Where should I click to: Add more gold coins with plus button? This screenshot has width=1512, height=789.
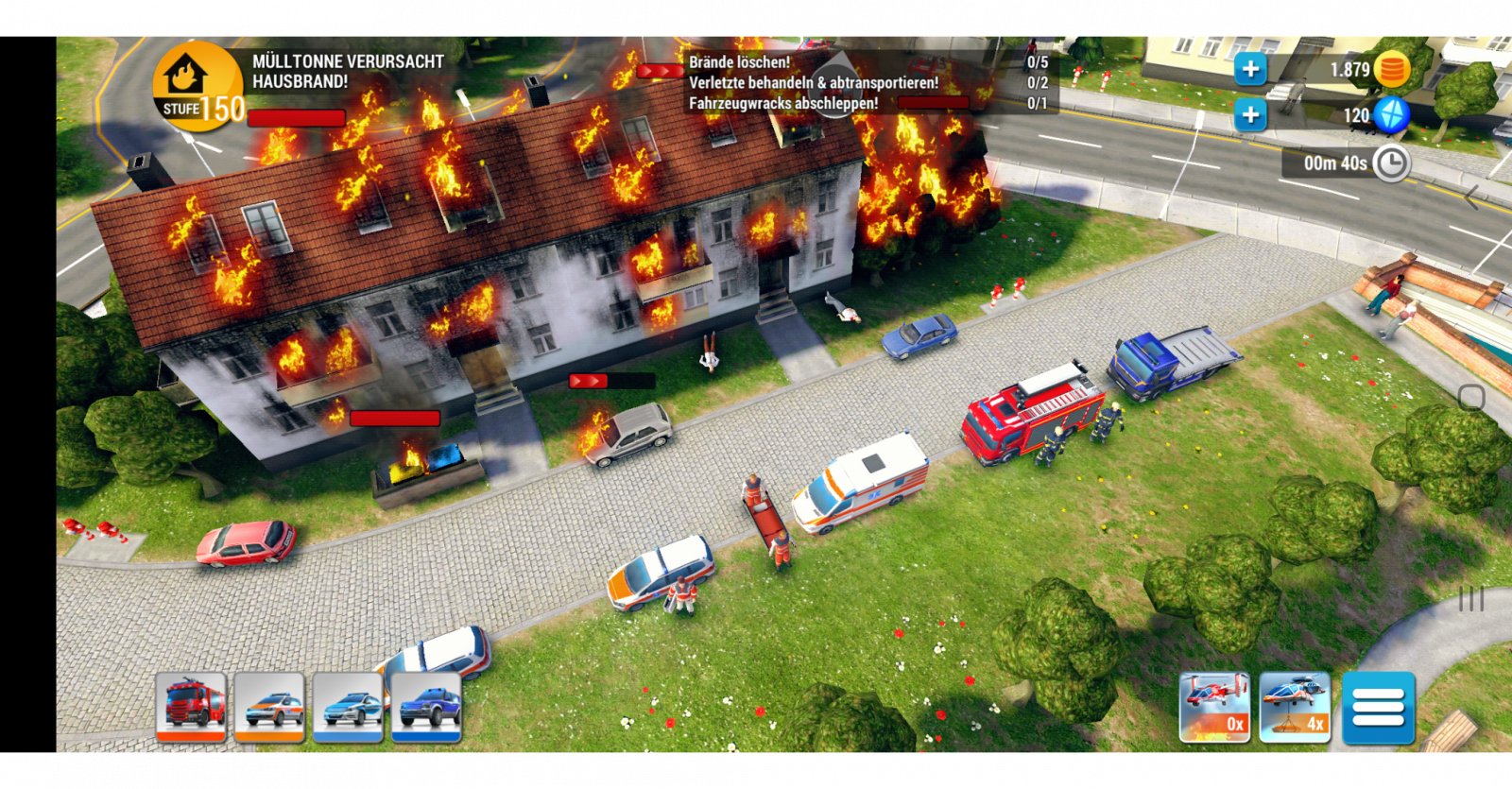(x=1250, y=69)
